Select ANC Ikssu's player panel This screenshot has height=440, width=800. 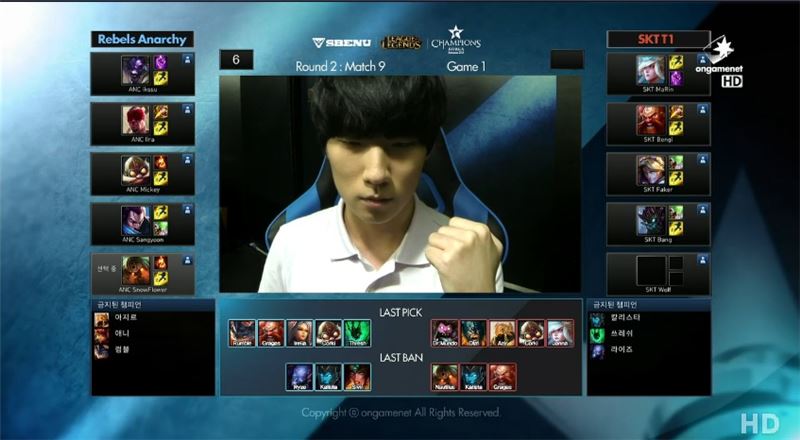(142, 73)
